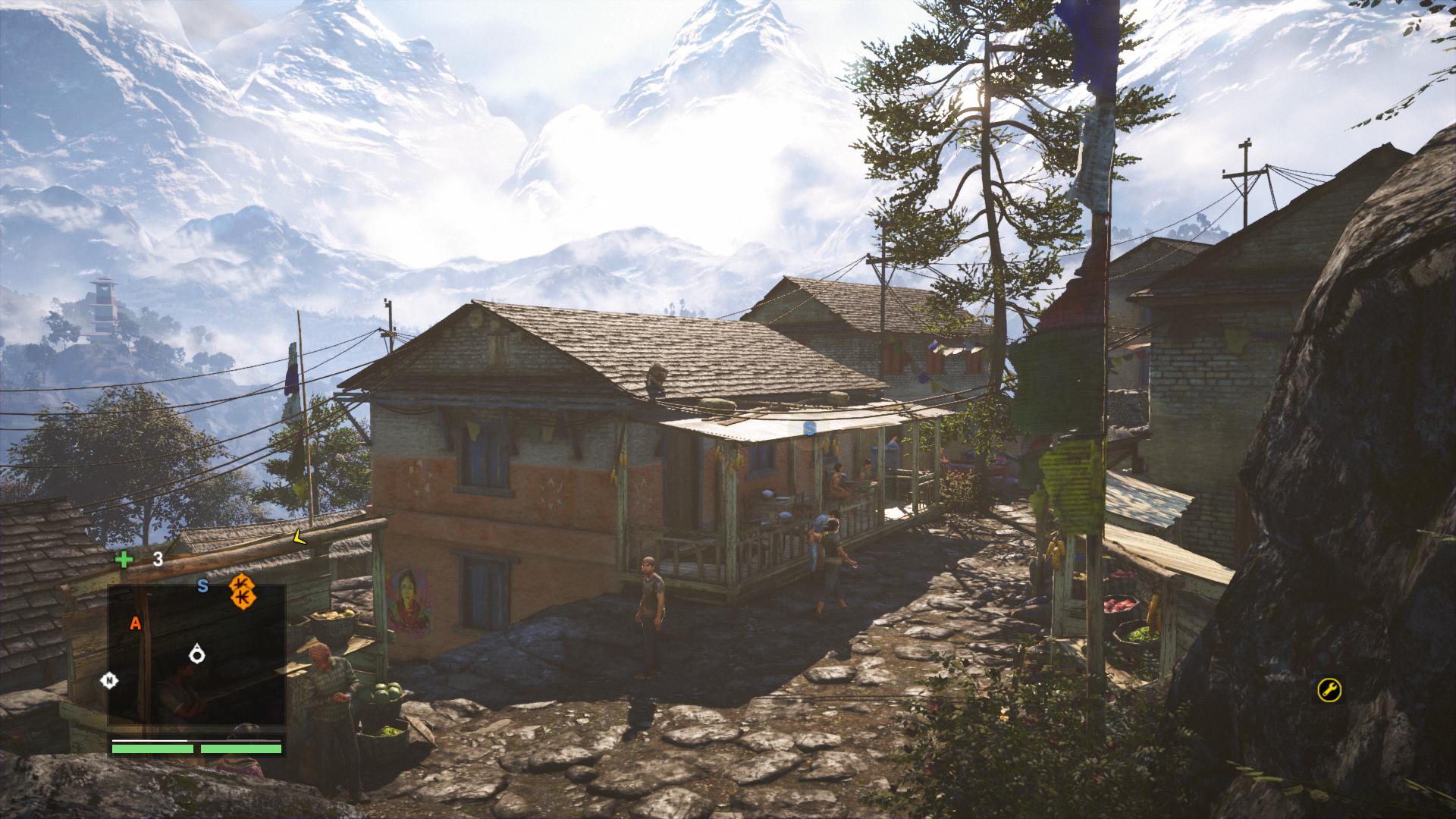Click the green cross healing syringe icon
This screenshot has width=1456, height=819.
123,560
